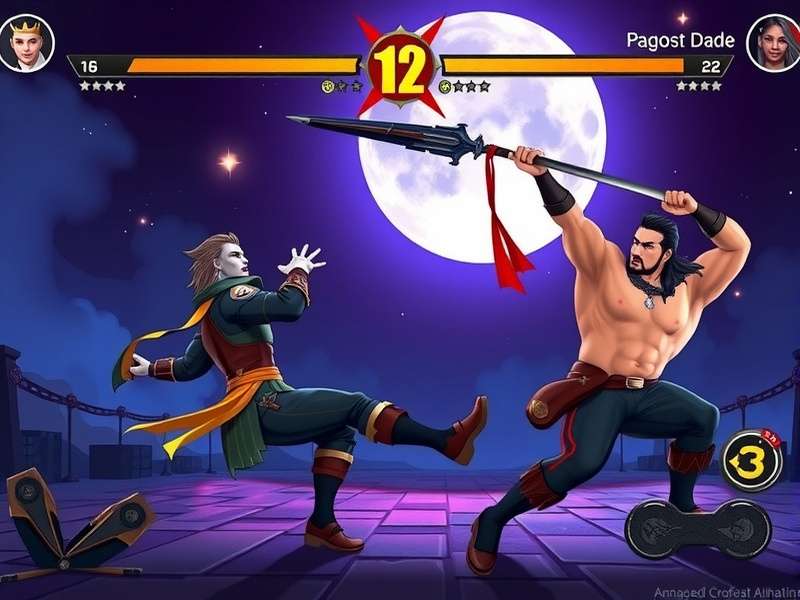The width and height of the screenshot is (800, 600).
Task: Activate the yellow number 3 skill button
Action: [x=751, y=461]
